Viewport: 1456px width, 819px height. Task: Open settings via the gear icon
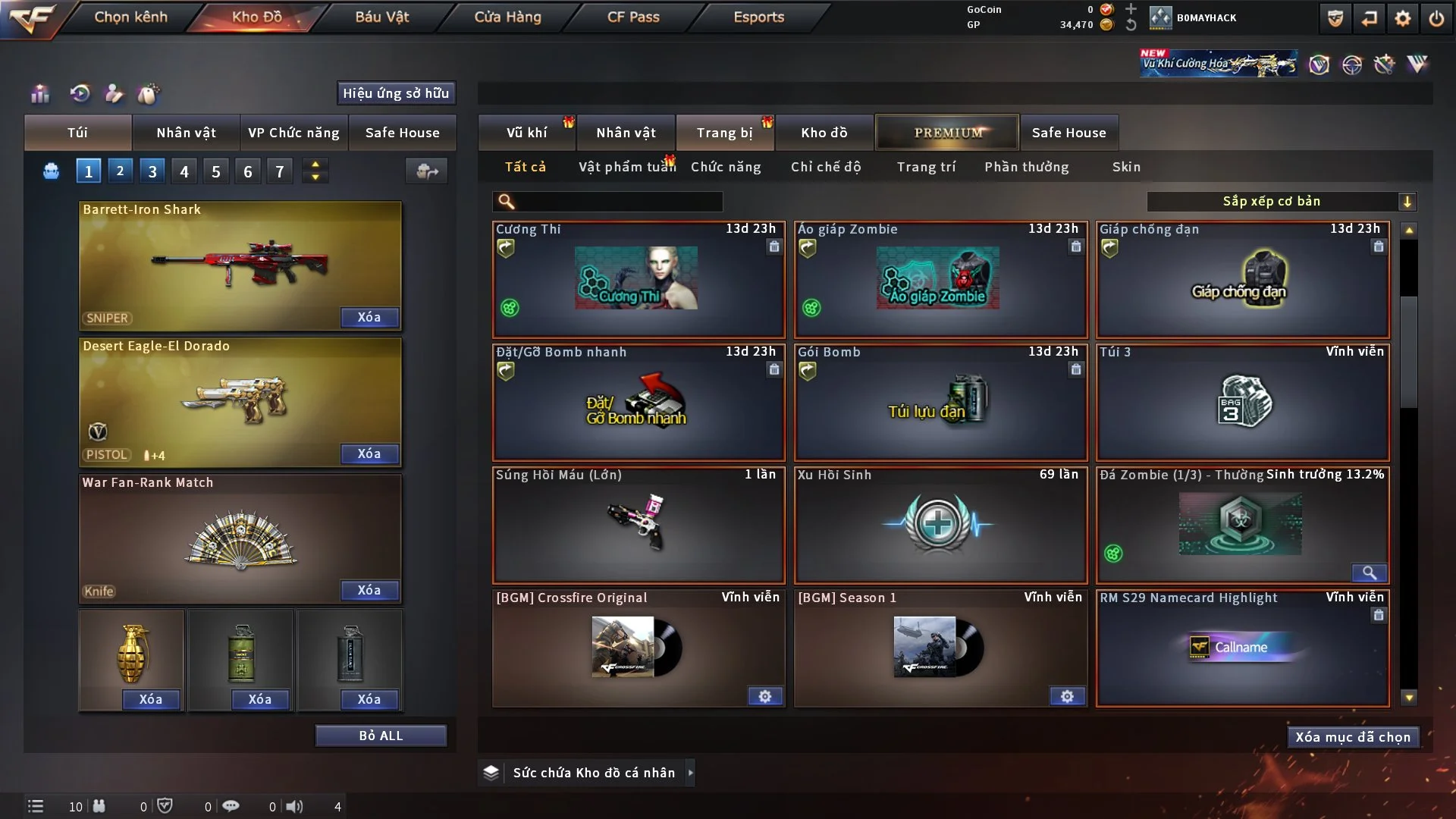point(1403,18)
